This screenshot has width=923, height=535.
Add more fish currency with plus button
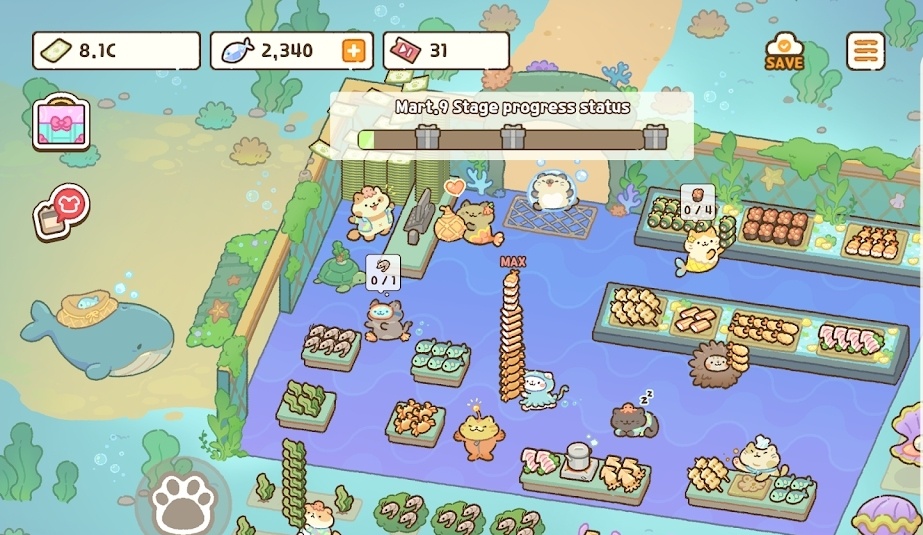[x=354, y=51]
